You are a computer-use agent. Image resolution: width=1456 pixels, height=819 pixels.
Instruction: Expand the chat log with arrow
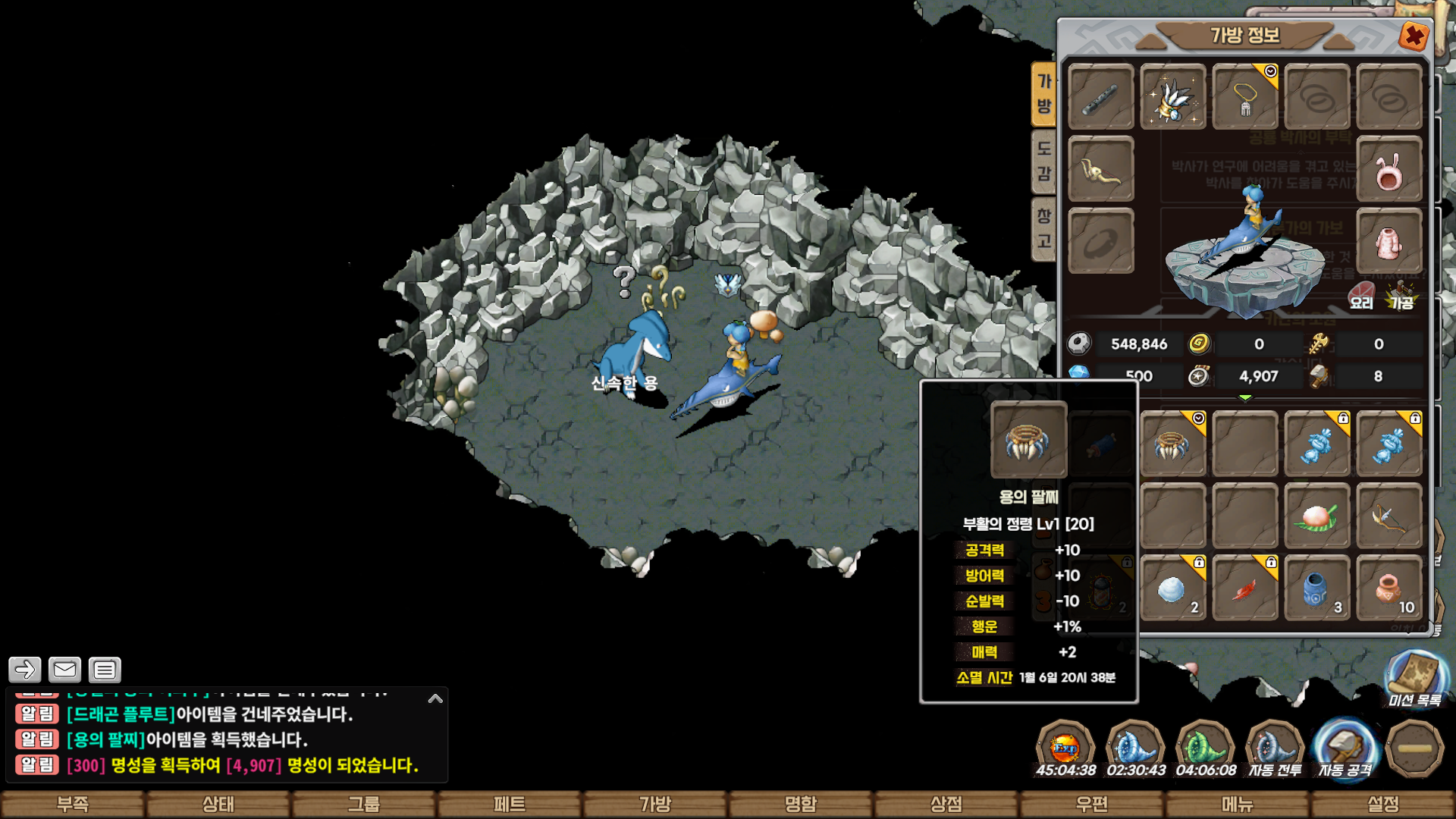pyautogui.click(x=435, y=698)
